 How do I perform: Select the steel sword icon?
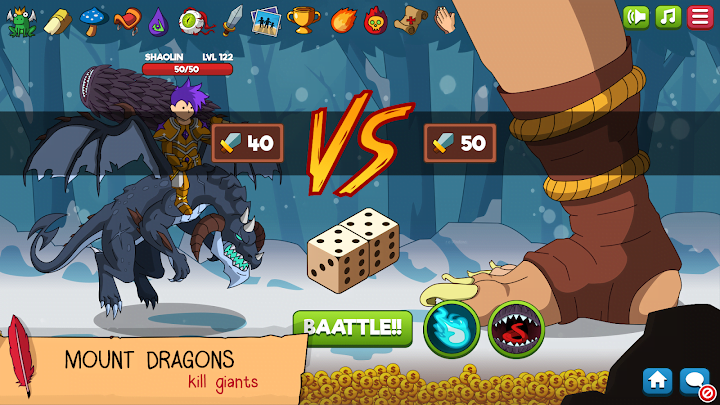pos(232,19)
